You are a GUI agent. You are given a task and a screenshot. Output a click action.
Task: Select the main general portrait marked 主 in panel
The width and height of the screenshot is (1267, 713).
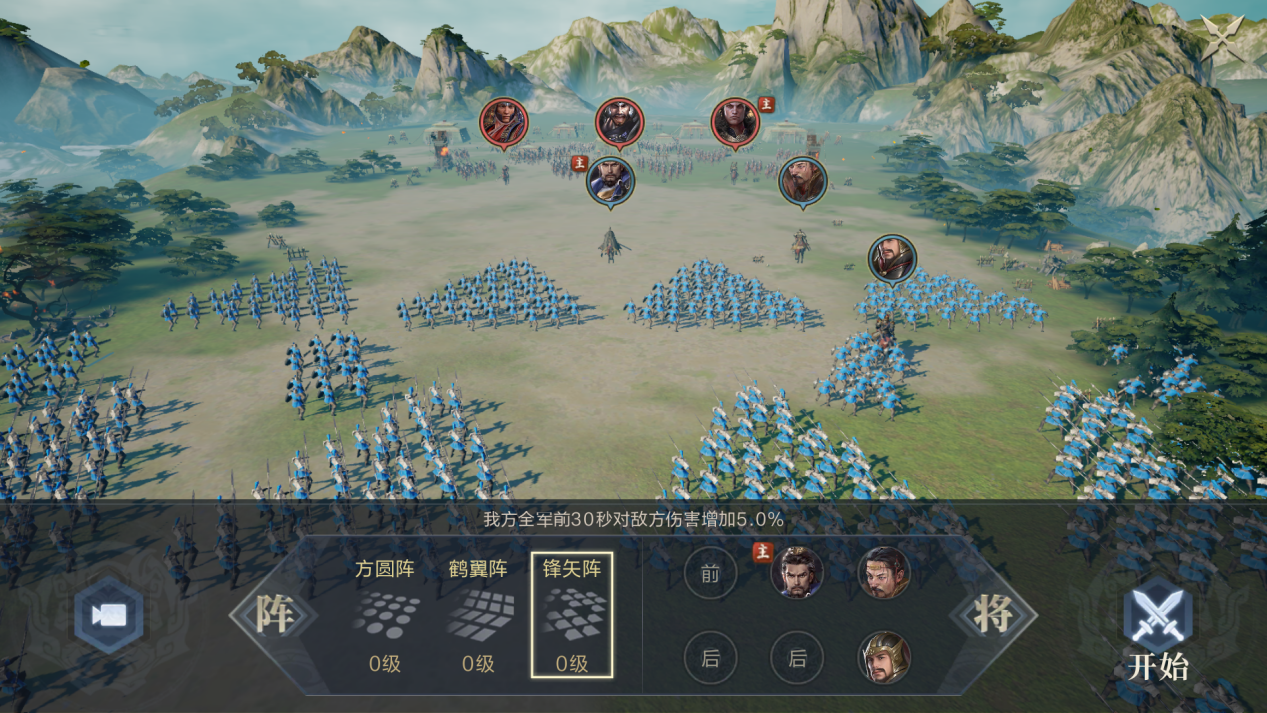click(x=797, y=573)
